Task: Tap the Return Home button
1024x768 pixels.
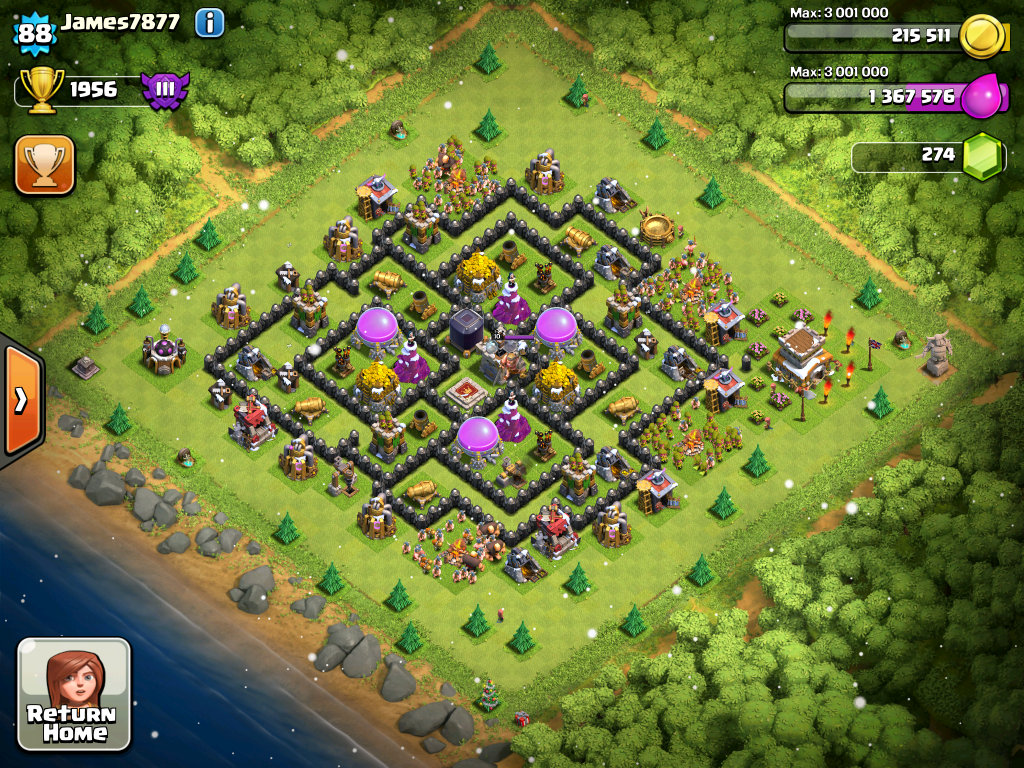Action: 74,694
